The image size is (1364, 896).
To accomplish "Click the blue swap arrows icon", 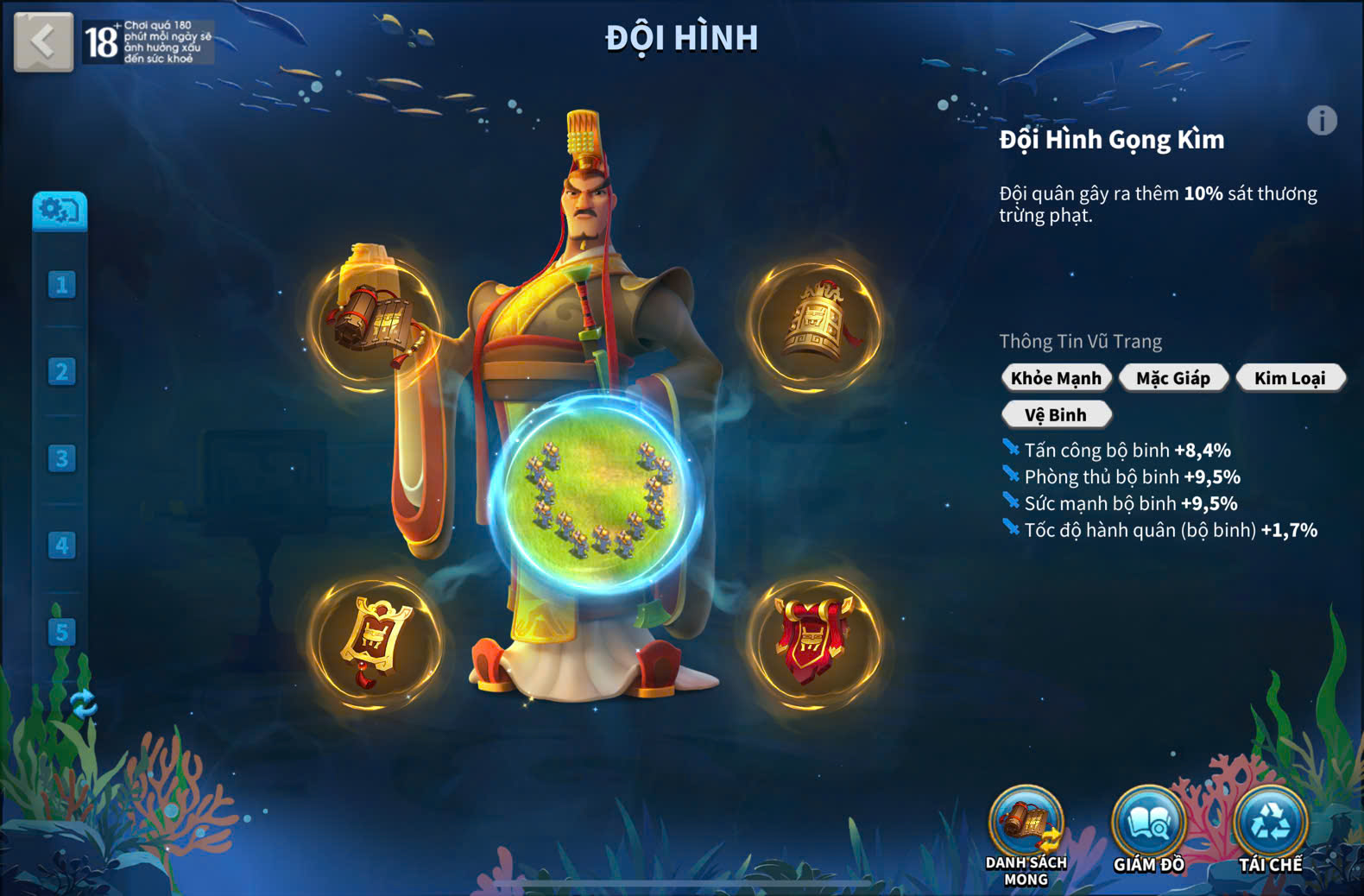I will [83, 704].
